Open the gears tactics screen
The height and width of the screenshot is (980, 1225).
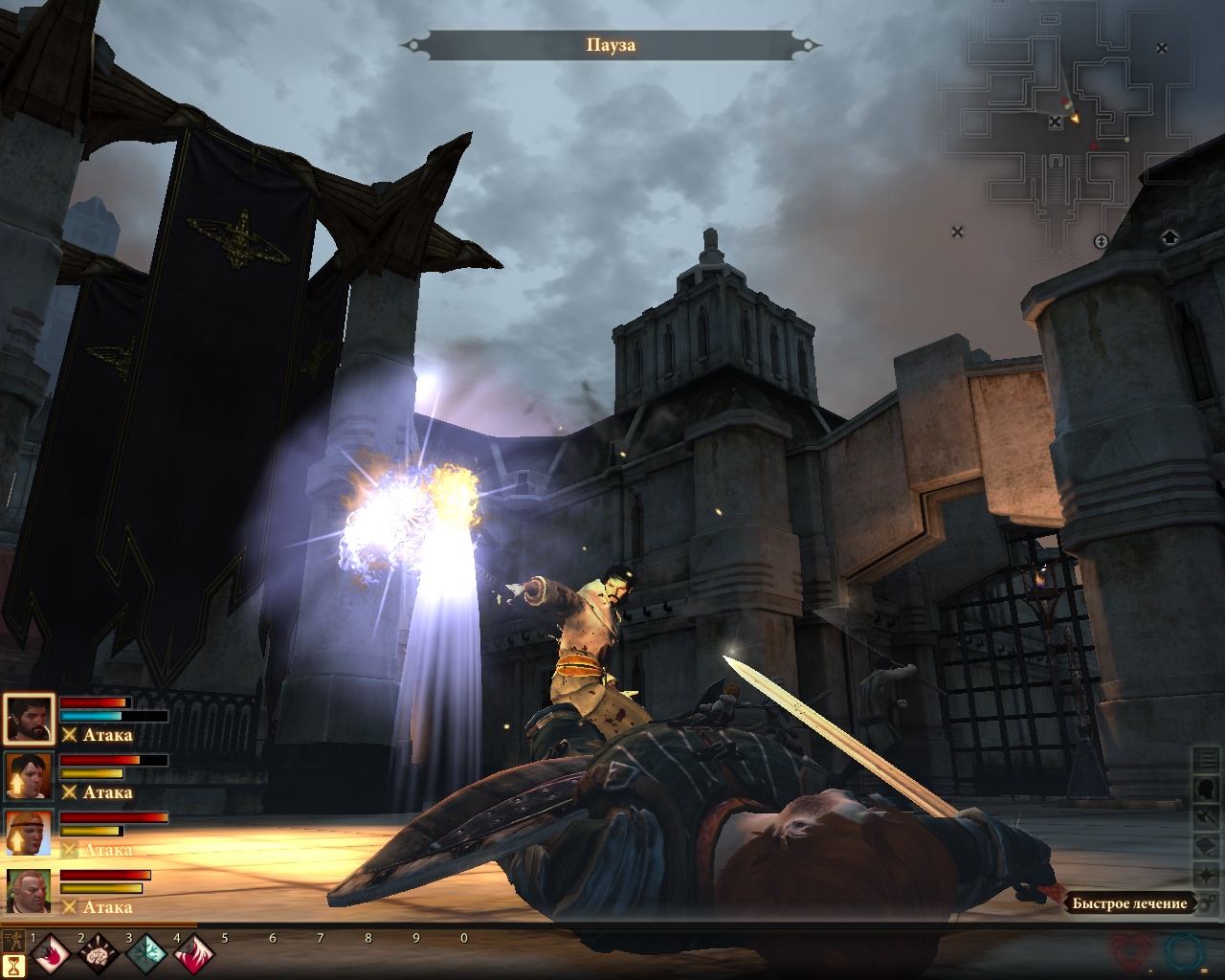pyautogui.click(x=1207, y=902)
